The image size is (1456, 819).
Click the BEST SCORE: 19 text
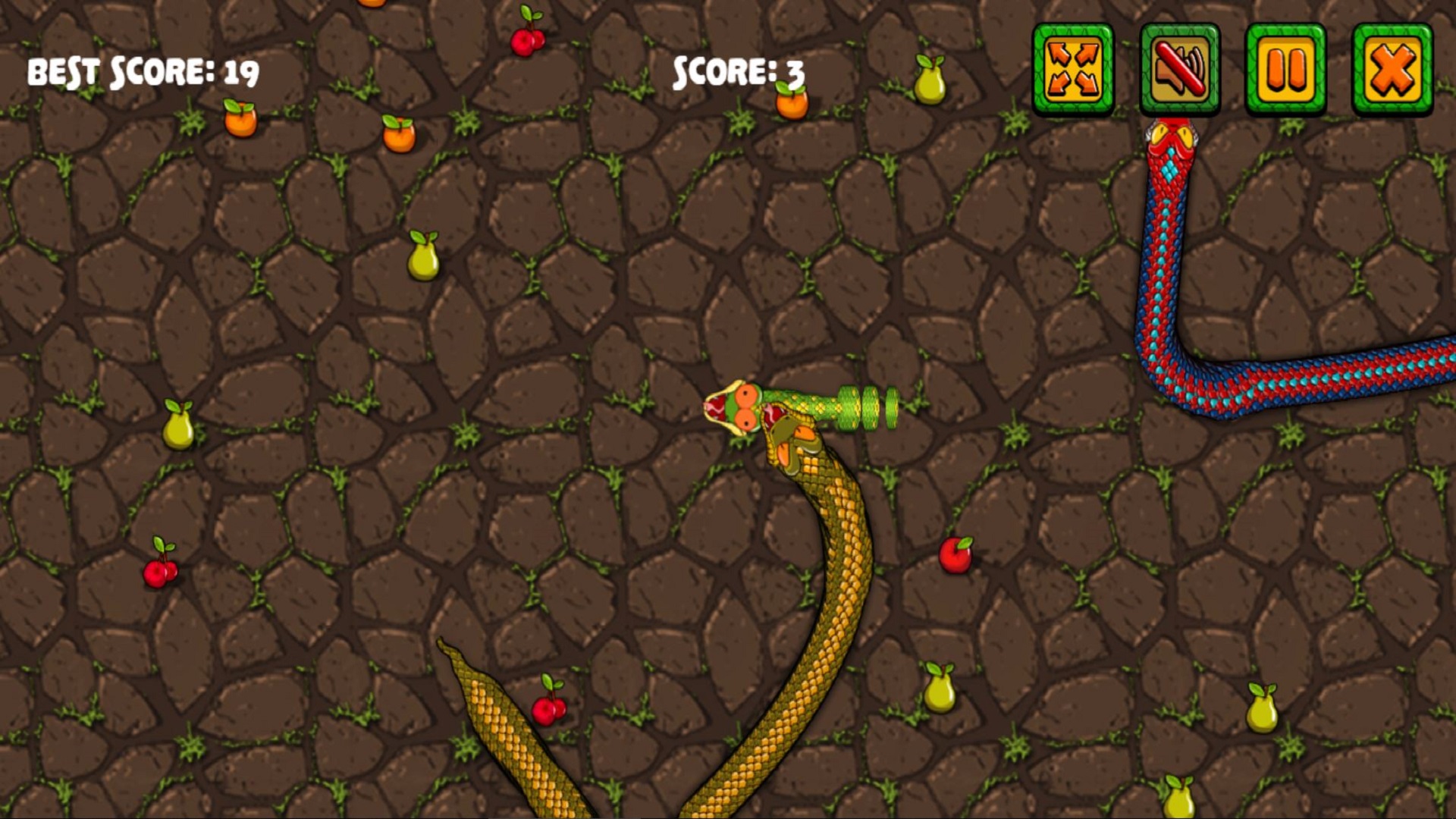pos(142,72)
